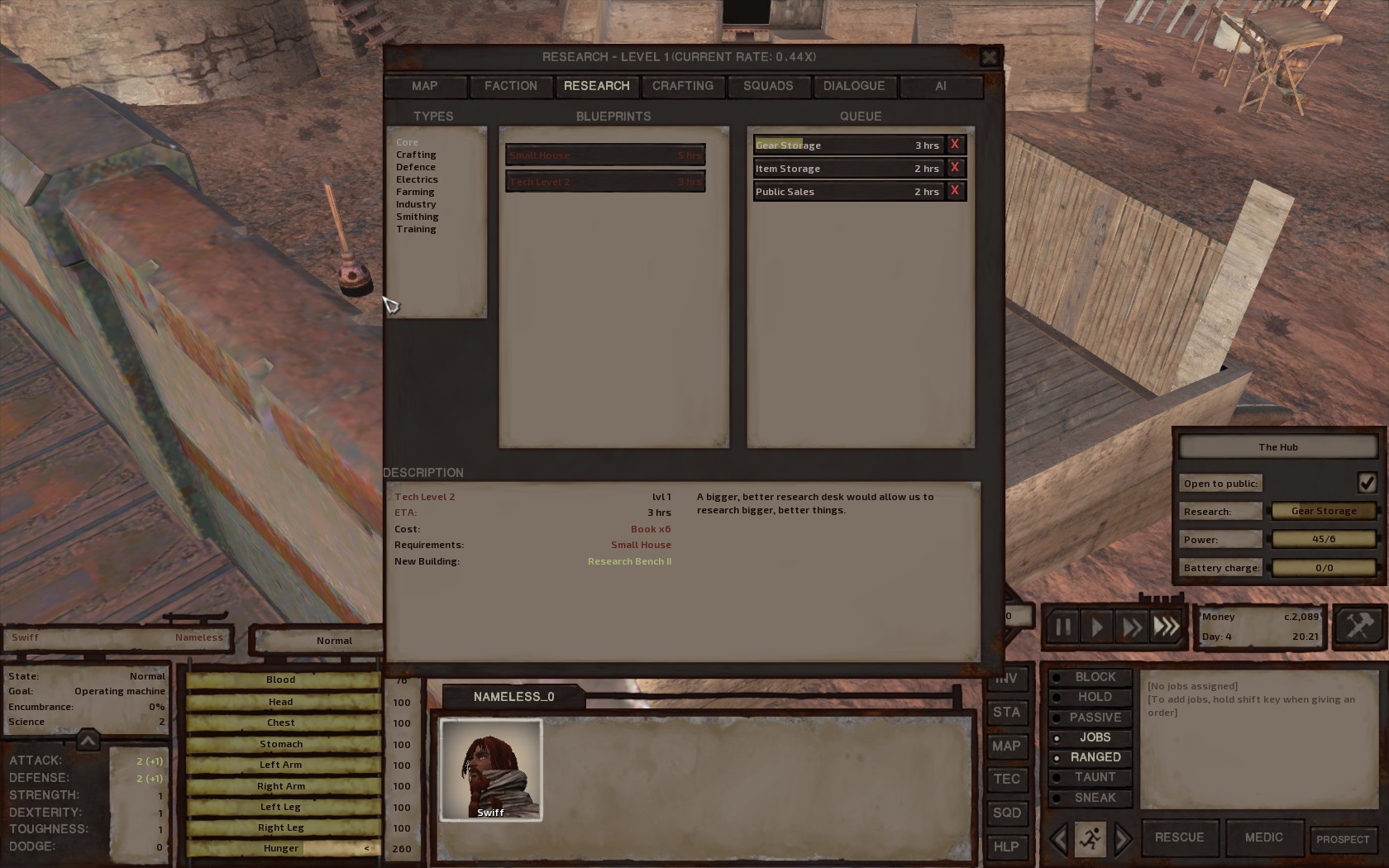Click the Medic order button
The width and height of the screenshot is (1389, 868).
click(1263, 837)
